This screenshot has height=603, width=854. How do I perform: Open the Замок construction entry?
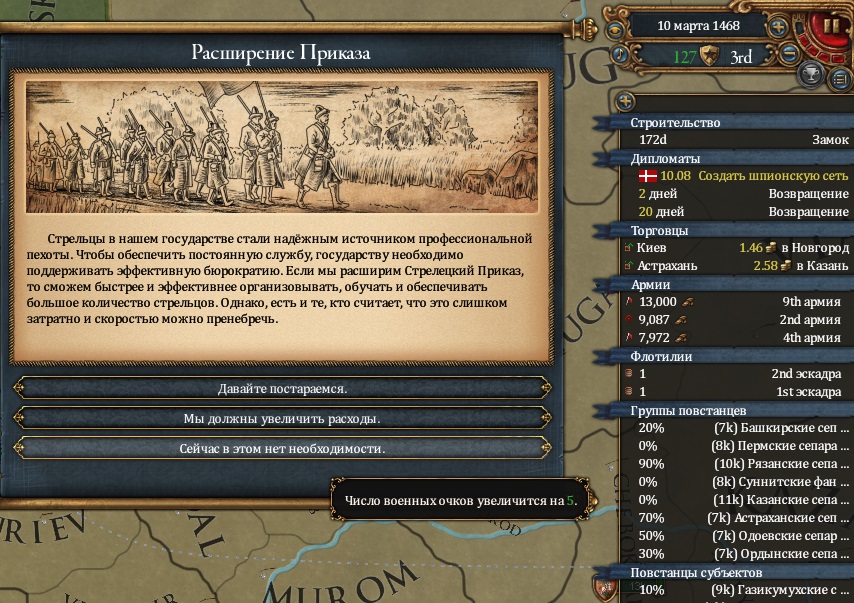736,140
